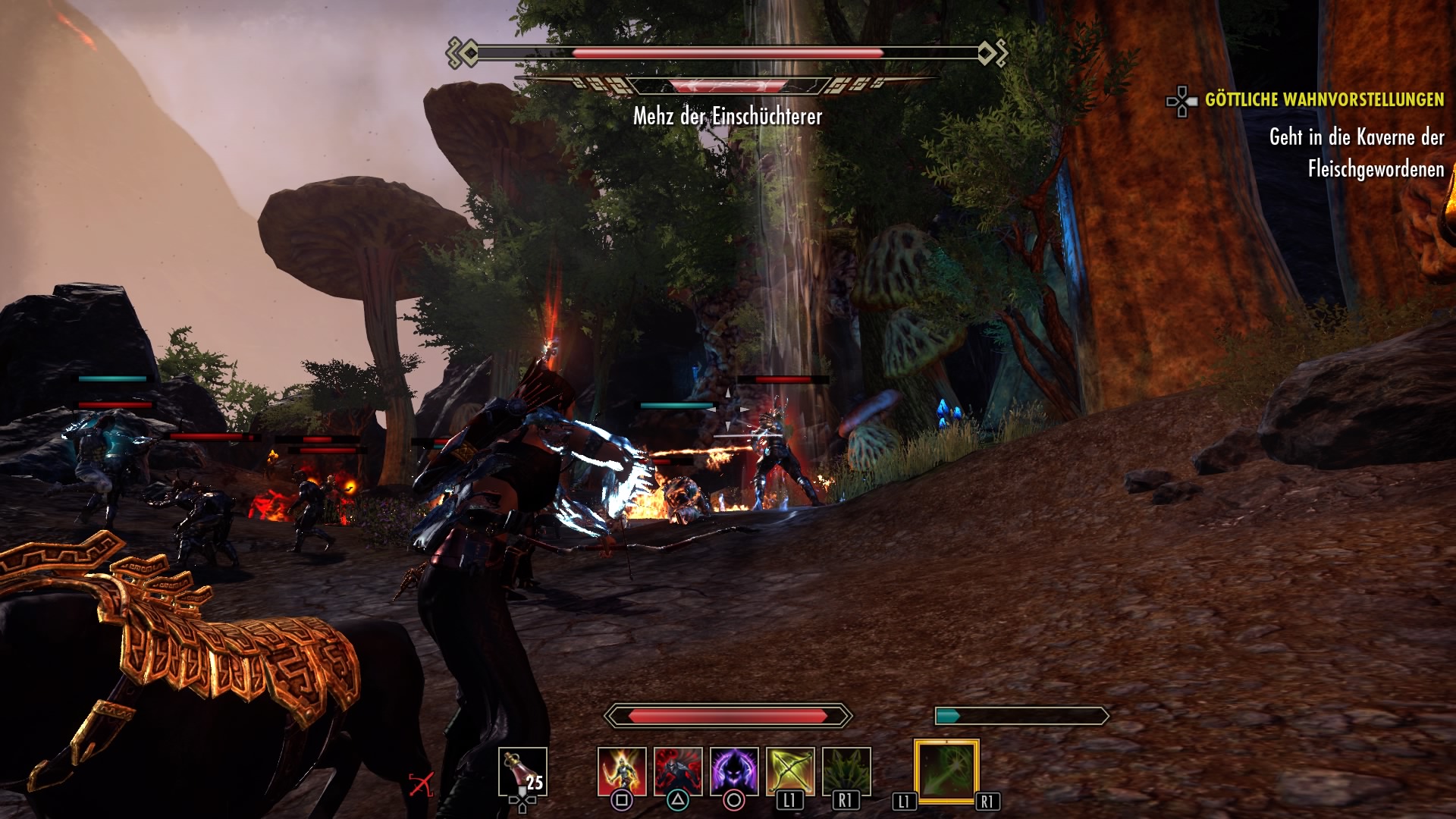Select the dim green arrow volley ability
Image resolution: width=1456 pixels, height=819 pixels.
[x=846, y=771]
